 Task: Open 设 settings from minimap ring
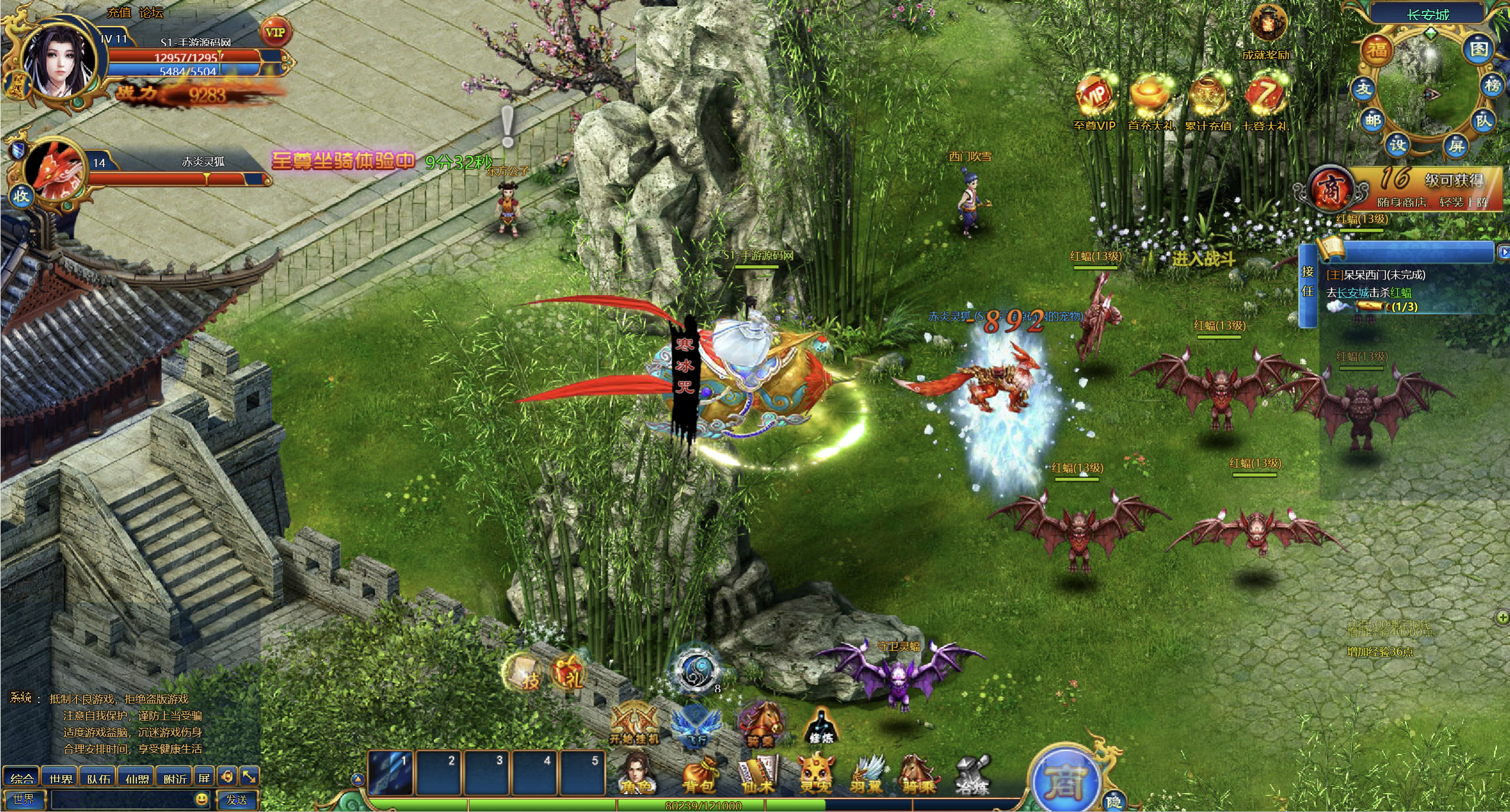[1397, 145]
